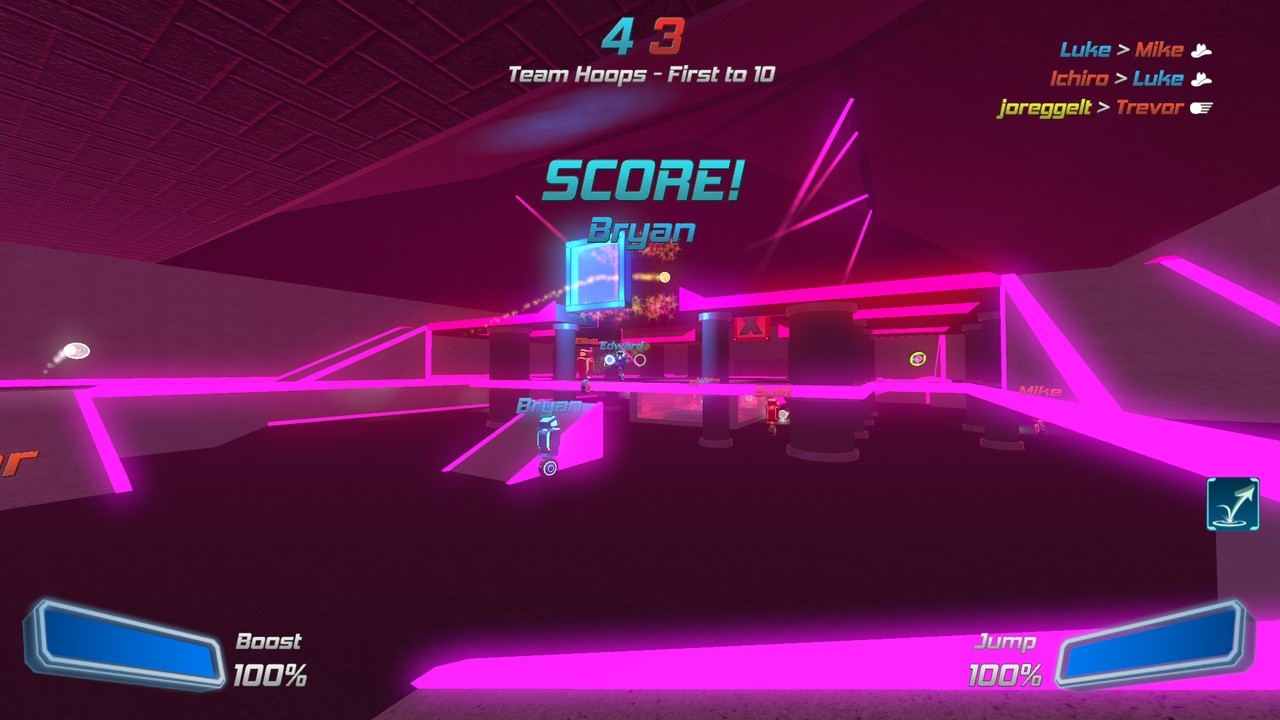Expand the Ichiro > Luke feed entry
The image size is (1280, 720).
click(1116, 78)
